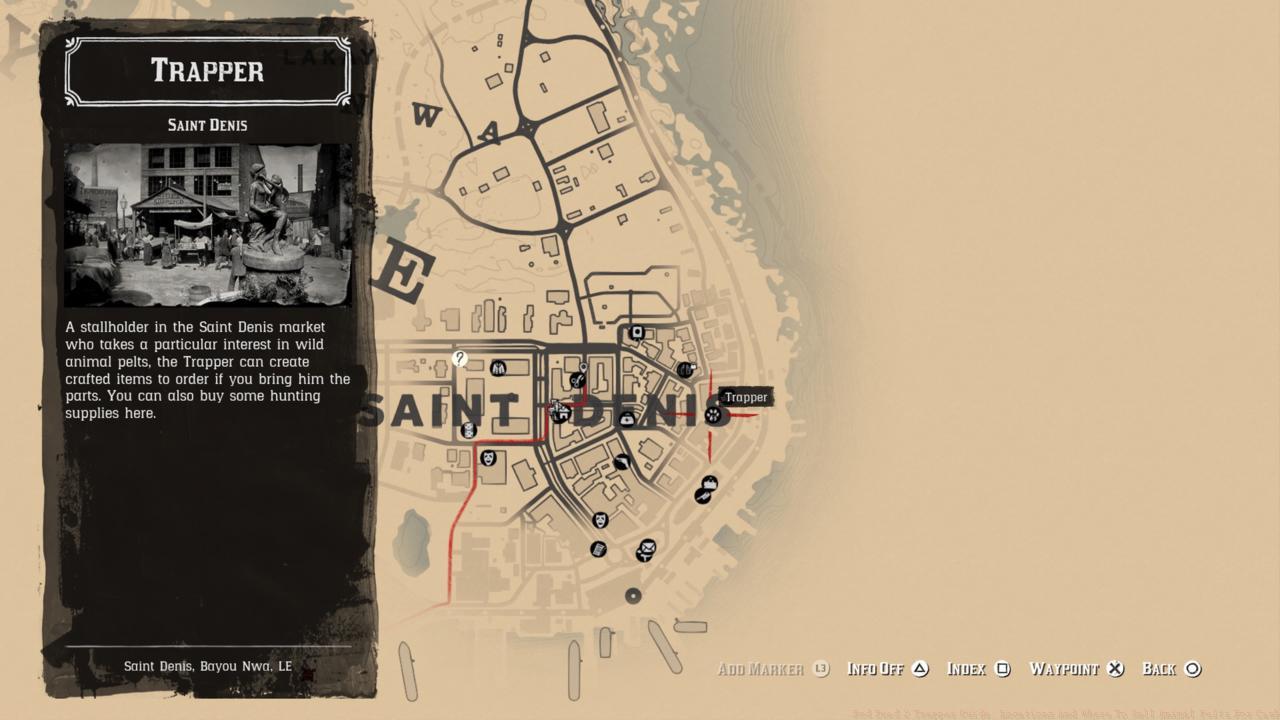This screenshot has height=720, width=1280.
Task: Select the tailor jacket map marker
Action: [498, 369]
